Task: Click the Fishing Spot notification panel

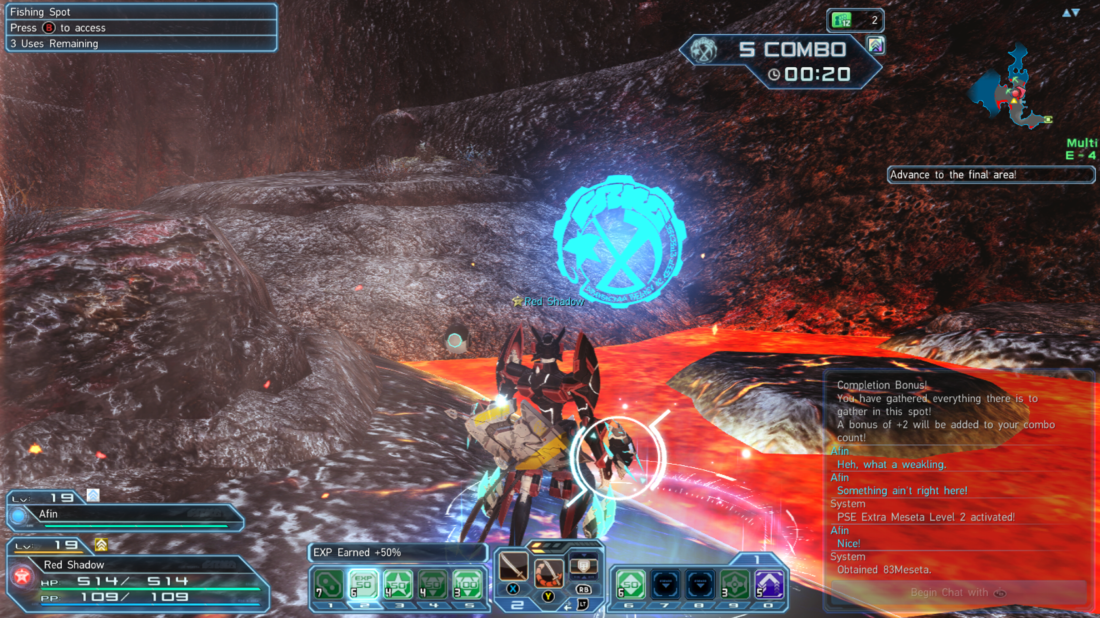Action: click(140, 28)
